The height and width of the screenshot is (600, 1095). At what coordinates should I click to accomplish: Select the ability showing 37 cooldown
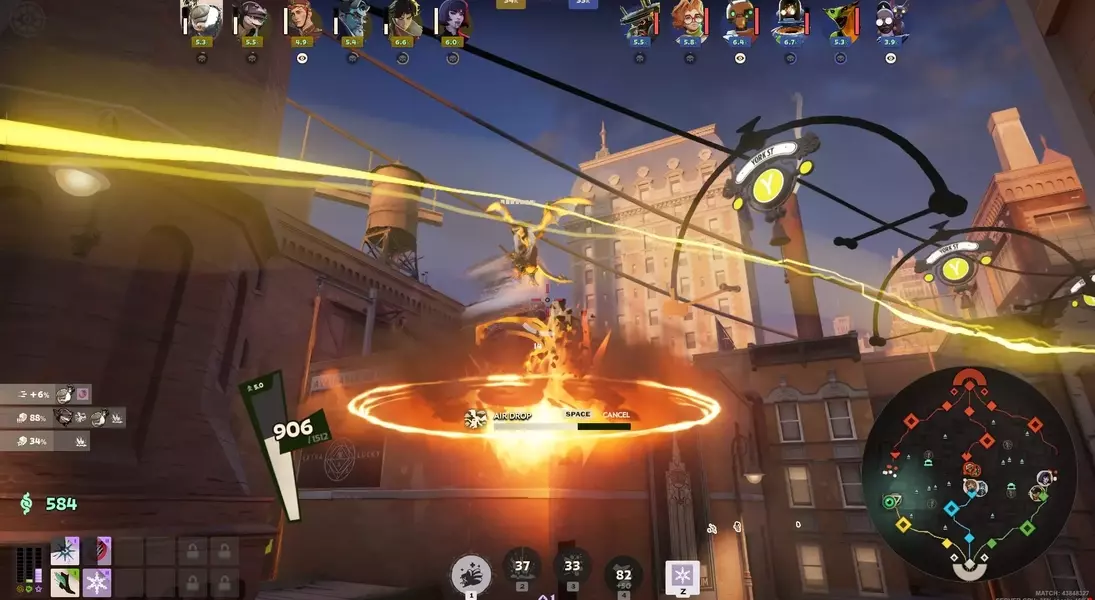(521, 567)
